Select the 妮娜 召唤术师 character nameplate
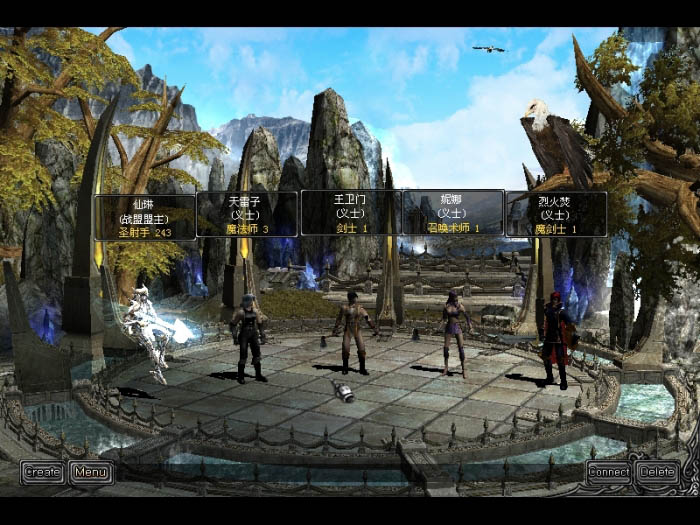 click(x=453, y=213)
